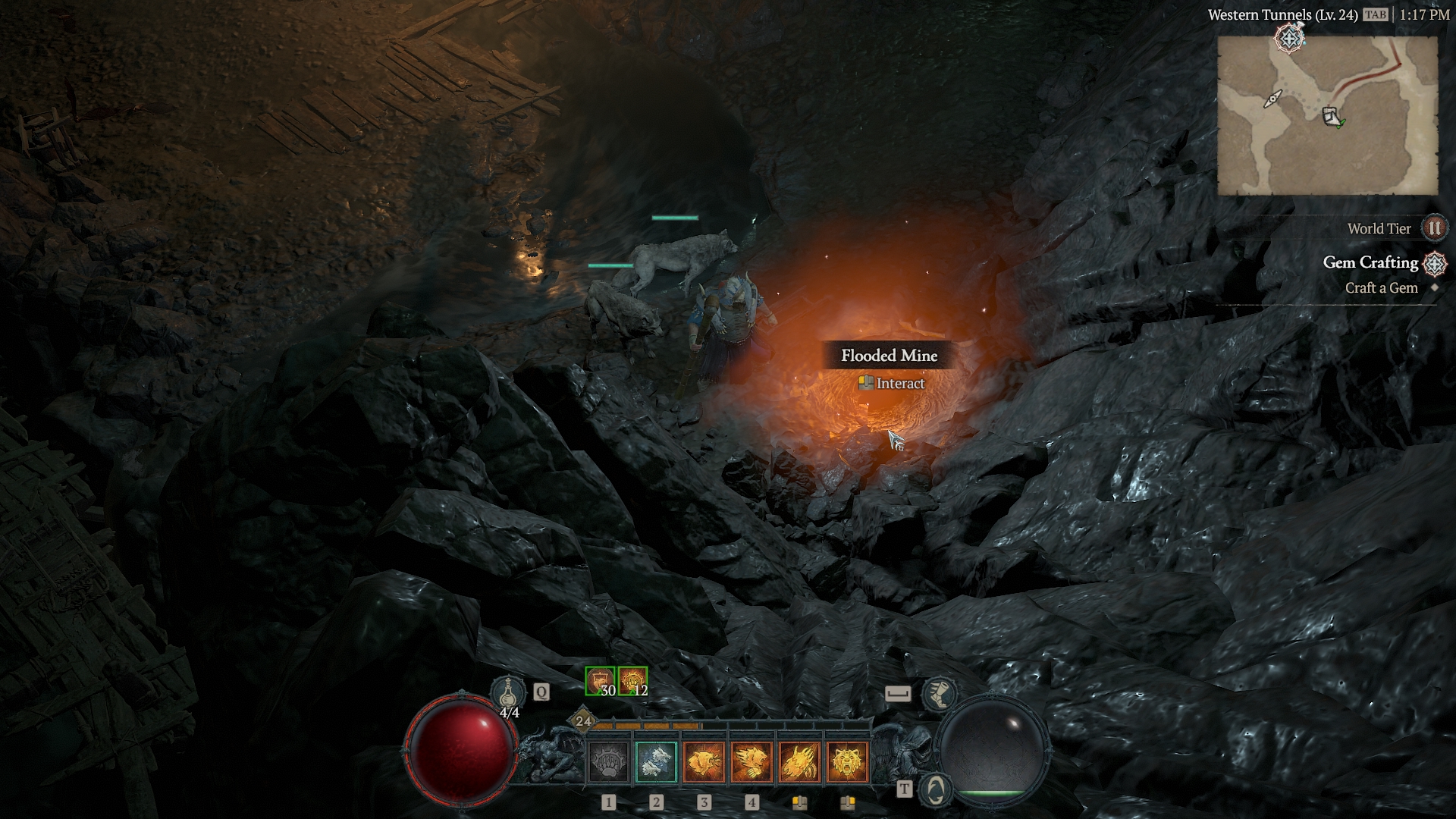The image size is (1456, 819).
Task: Open the minimap of Western Tunnels
Action: pyautogui.click(x=1327, y=115)
